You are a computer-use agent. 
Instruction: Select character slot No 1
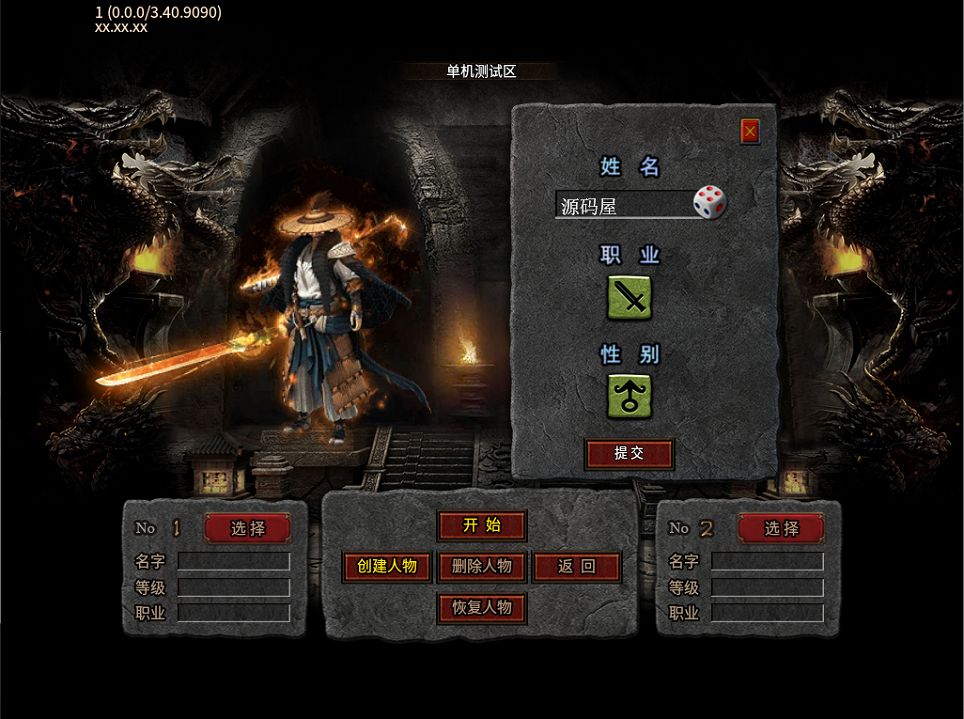click(247, 528)
